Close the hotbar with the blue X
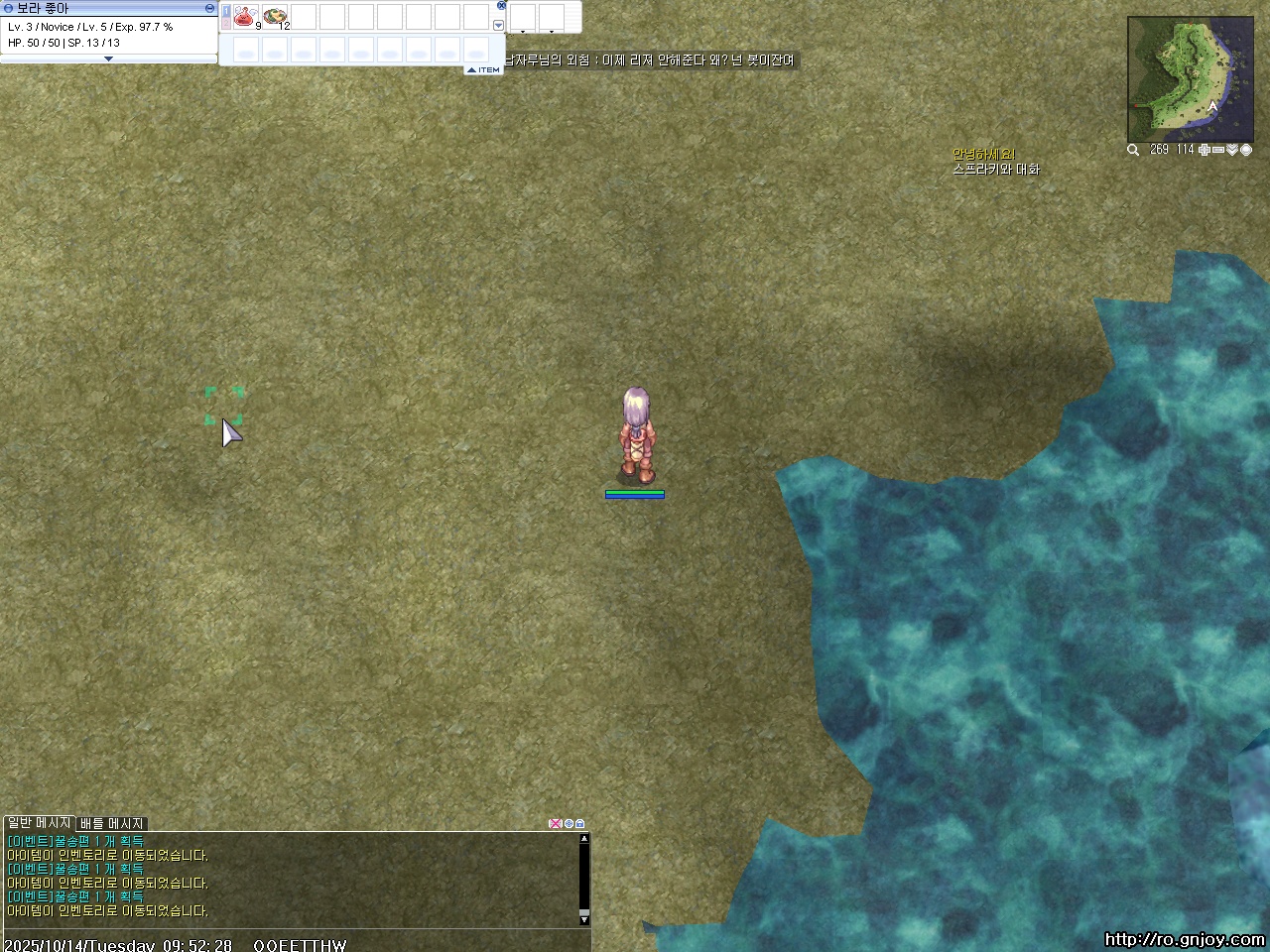Viewport: 1270px width, 952px height. (x=501, y=5)
